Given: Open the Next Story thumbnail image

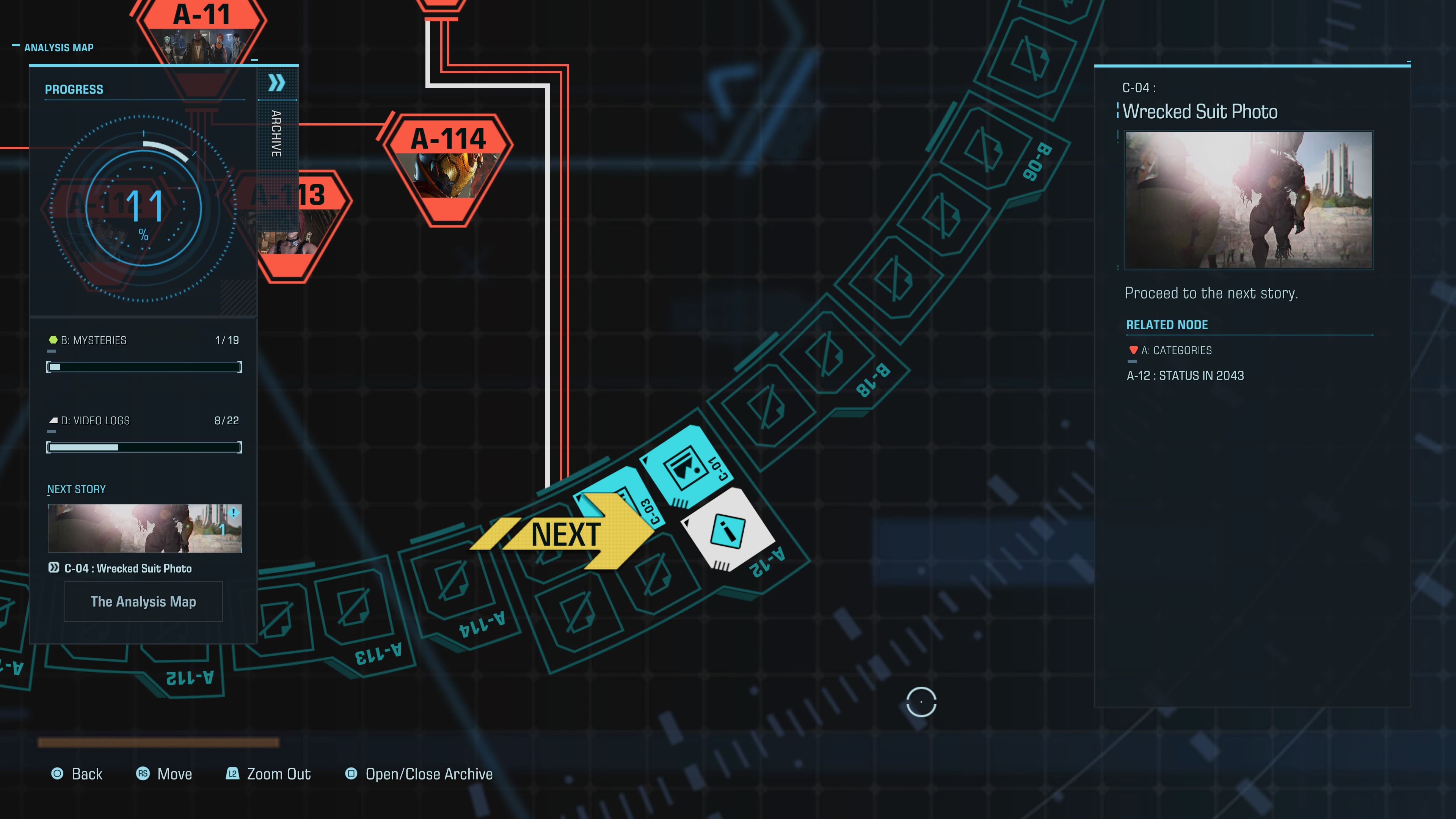Looking at the screenshot, I should tap(145, 528).
